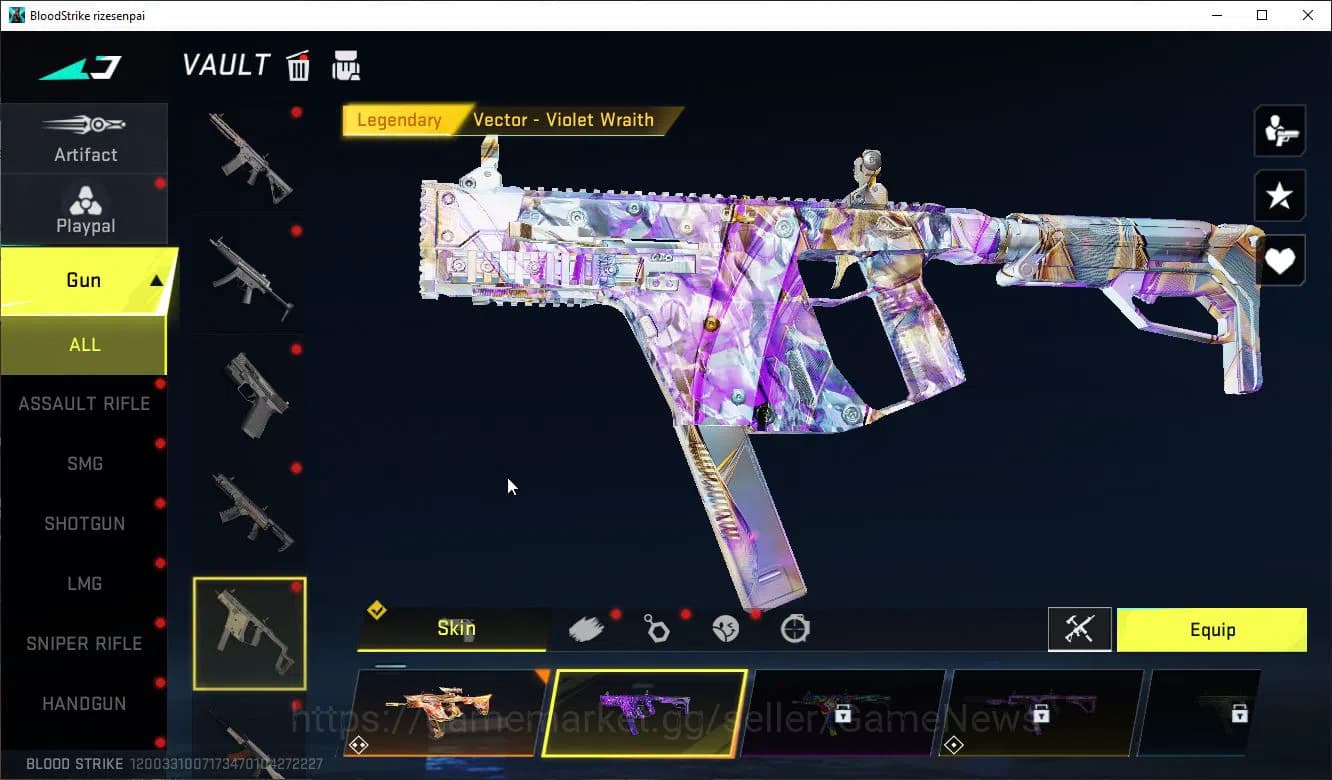Screen dimensions: 1332x780
Task: Select the pistol in the gun list
Action: [249, 395]
